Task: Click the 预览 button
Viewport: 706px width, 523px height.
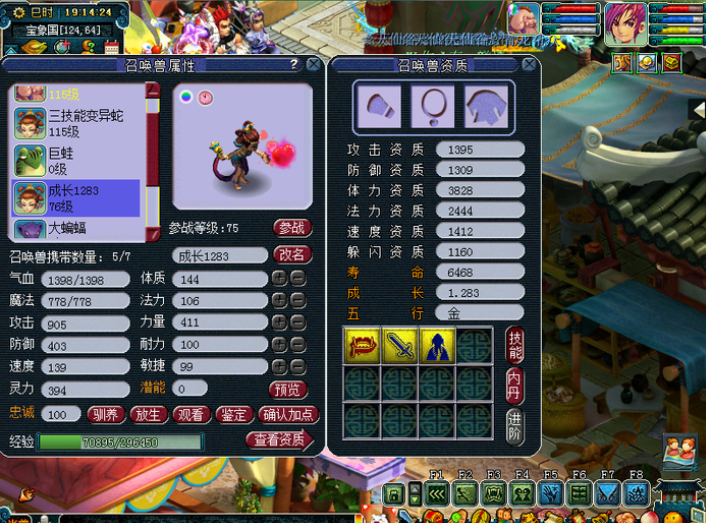Action: pos(288,389)
